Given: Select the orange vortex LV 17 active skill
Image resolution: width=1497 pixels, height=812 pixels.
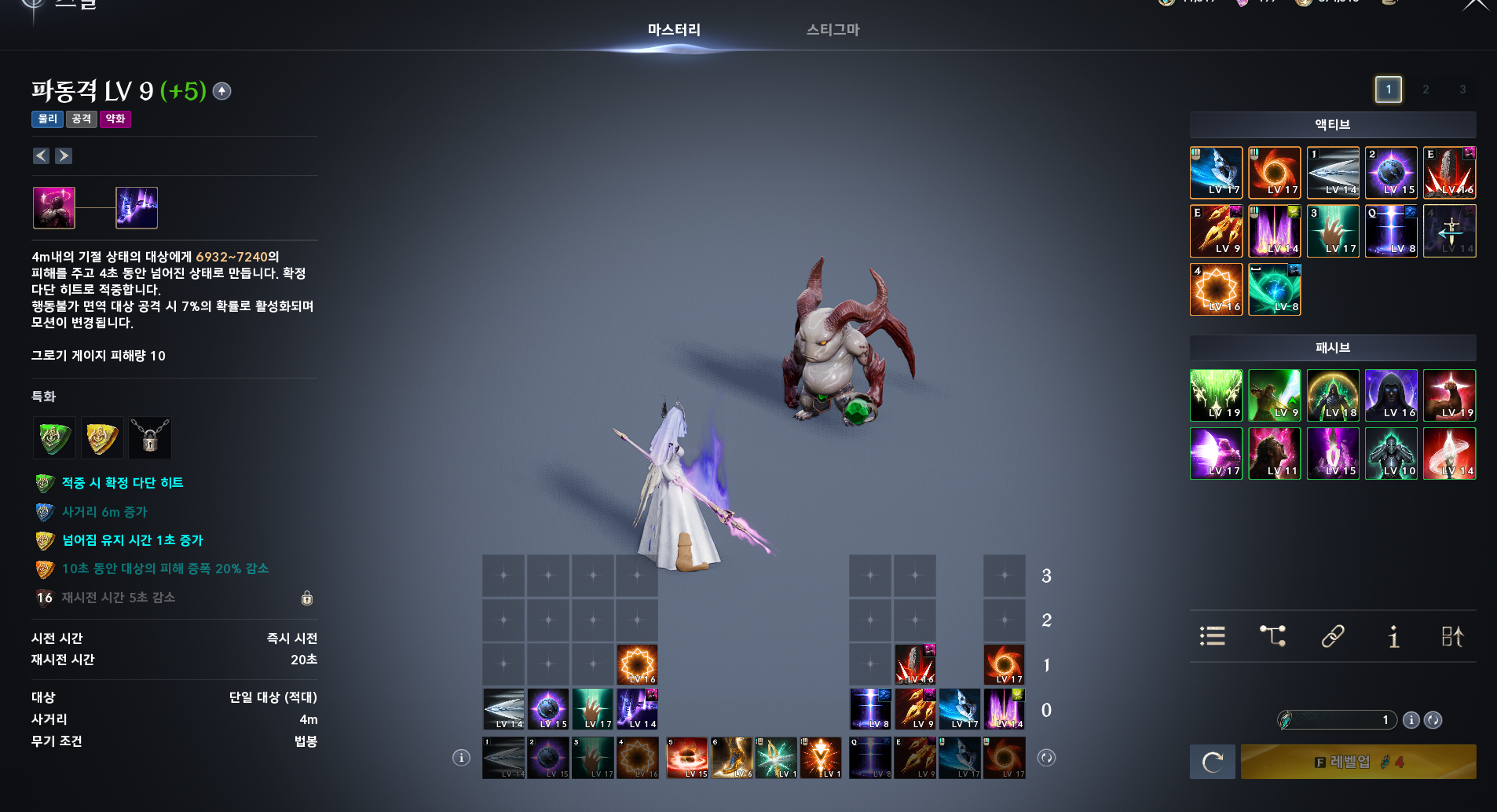Looking at the screenshot, I should pyautogui.click(x=1274, y=173).
